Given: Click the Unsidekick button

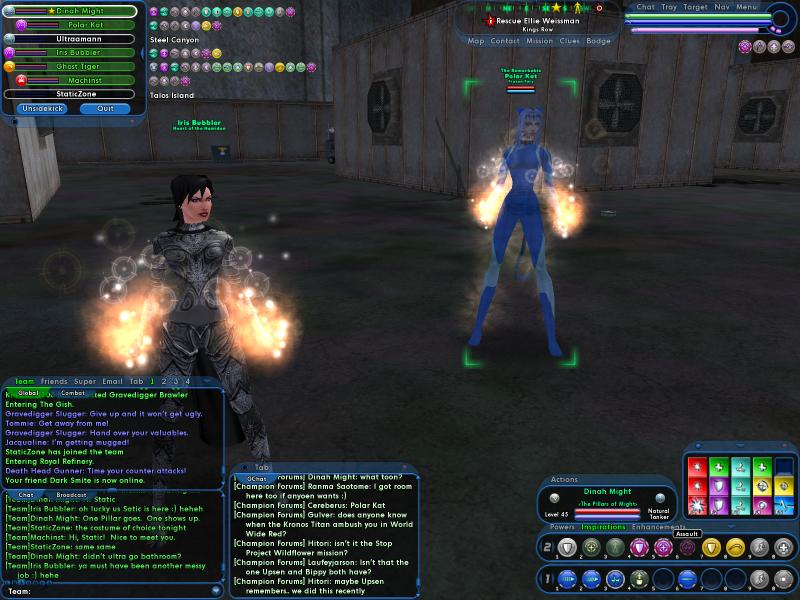Looking at the screenshot, I should [42, 108].
